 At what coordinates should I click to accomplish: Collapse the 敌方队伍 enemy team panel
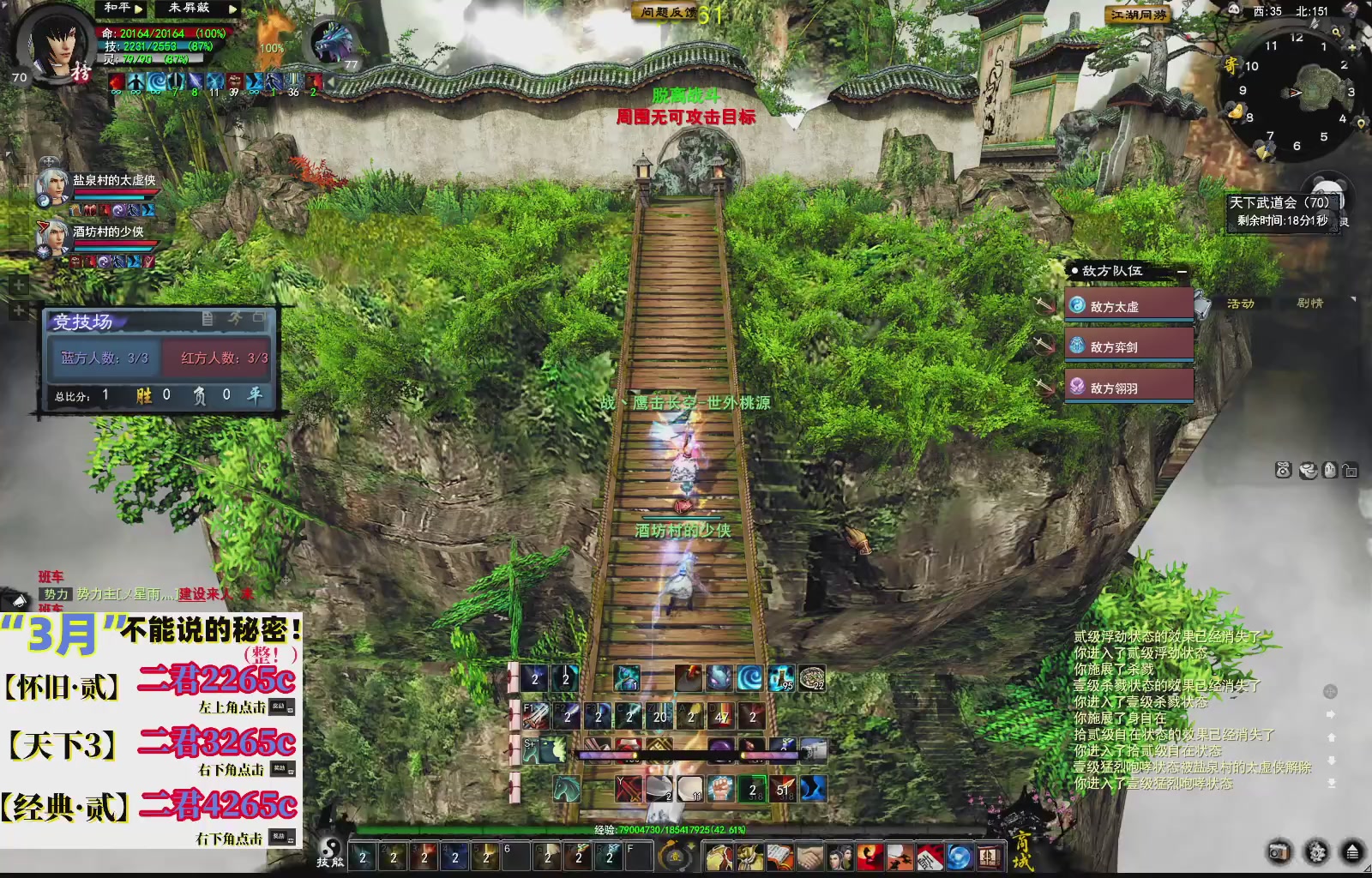(1181, 270)
